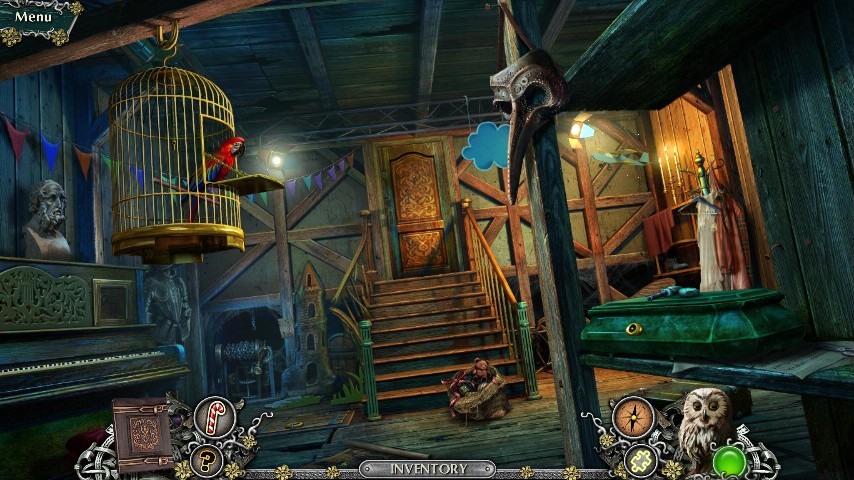Select the puzzle piece icon
The width and height of the screenshot is (854, 480).
[x=640, y=460]
